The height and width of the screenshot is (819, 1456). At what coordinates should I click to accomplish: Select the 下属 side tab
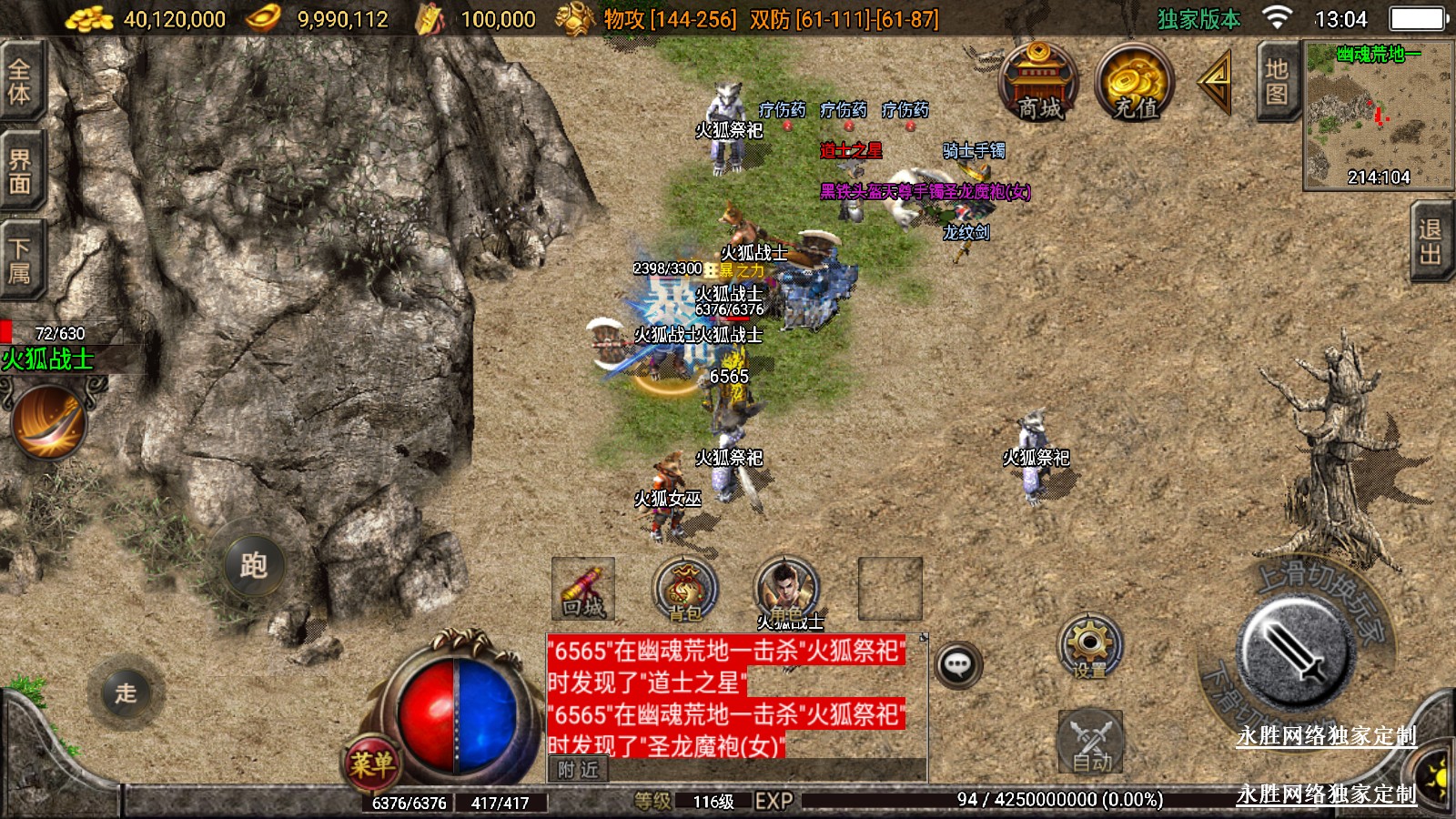tap(18, 260)
